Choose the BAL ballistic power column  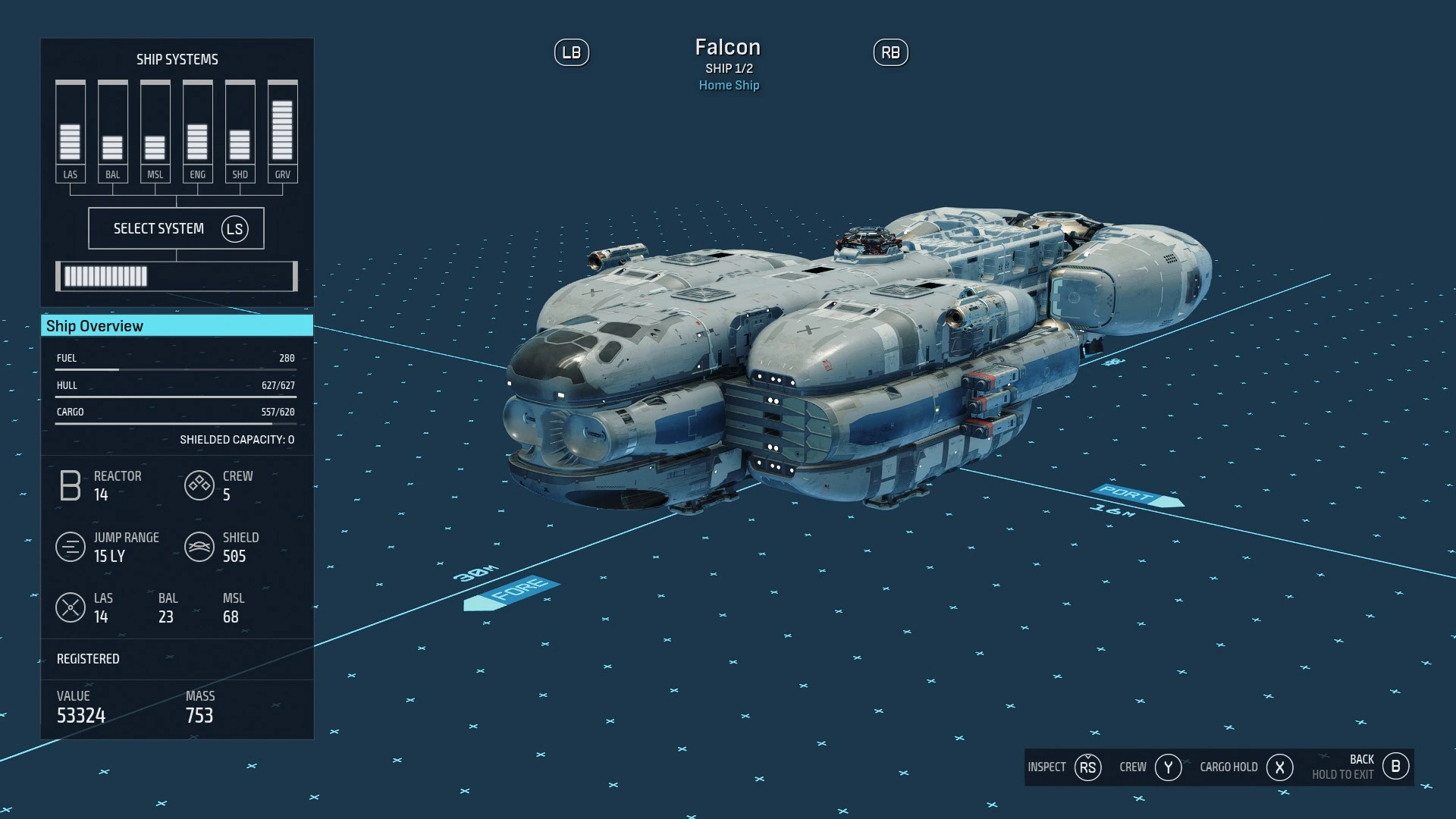click(x=112, y=130)
